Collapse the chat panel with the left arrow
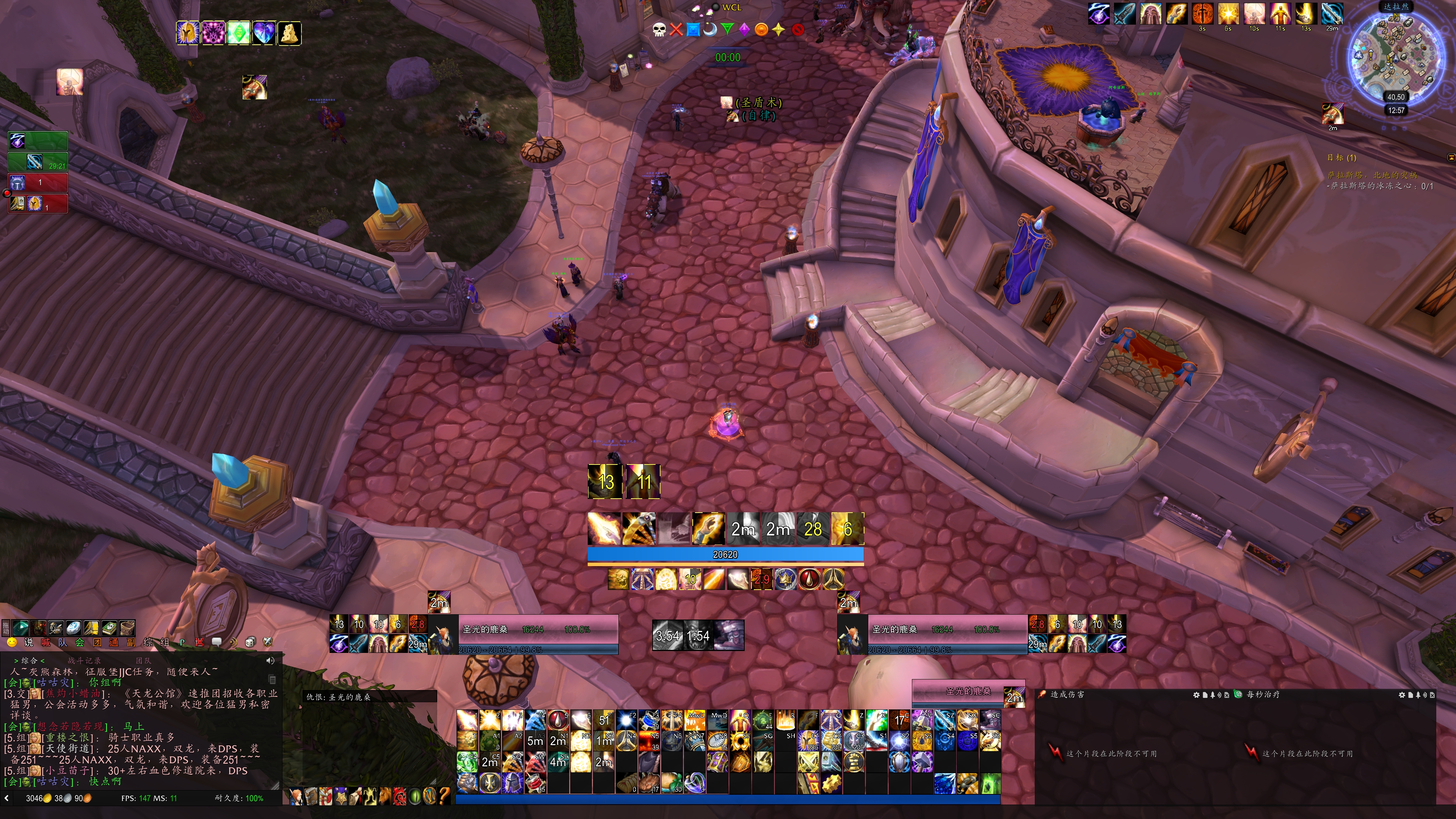The height and width of the screenshot is (819, 1456). 6,798
